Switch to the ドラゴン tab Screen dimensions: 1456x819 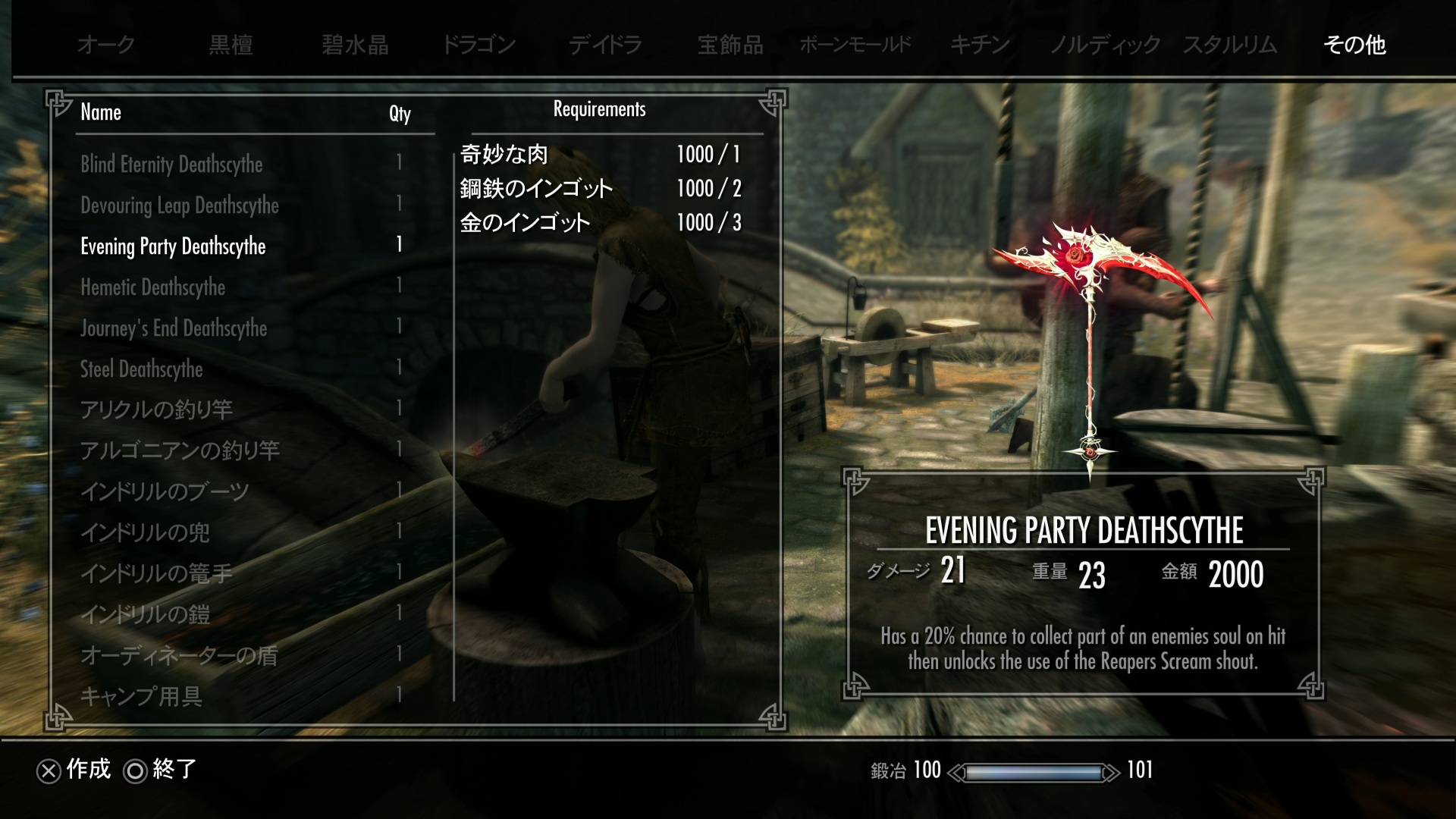(x=479, y=45)
